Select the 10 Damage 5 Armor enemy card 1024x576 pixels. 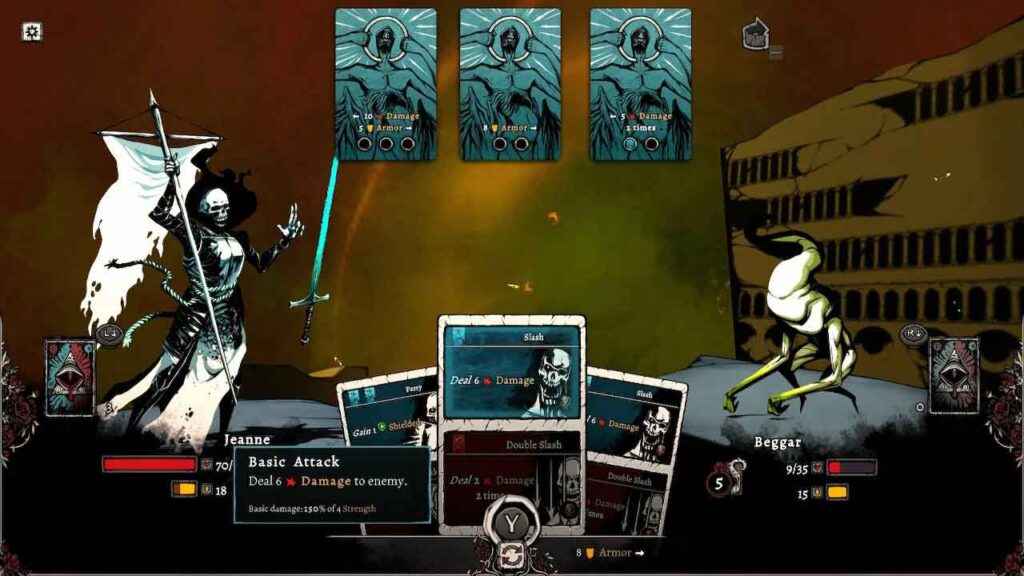point(386,84)
